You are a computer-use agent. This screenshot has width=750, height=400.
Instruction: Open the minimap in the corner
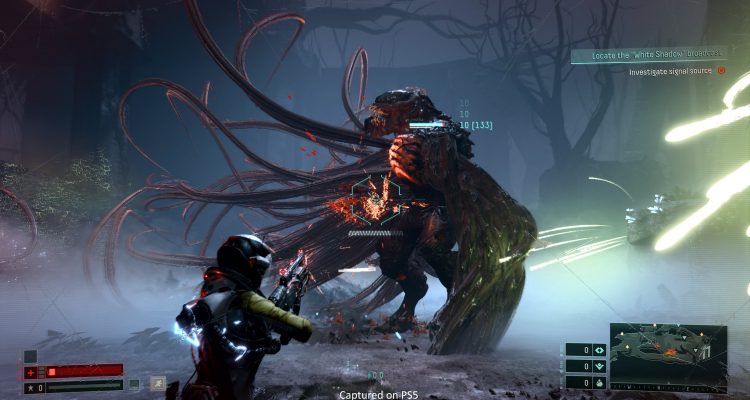[x=668, y=357]
